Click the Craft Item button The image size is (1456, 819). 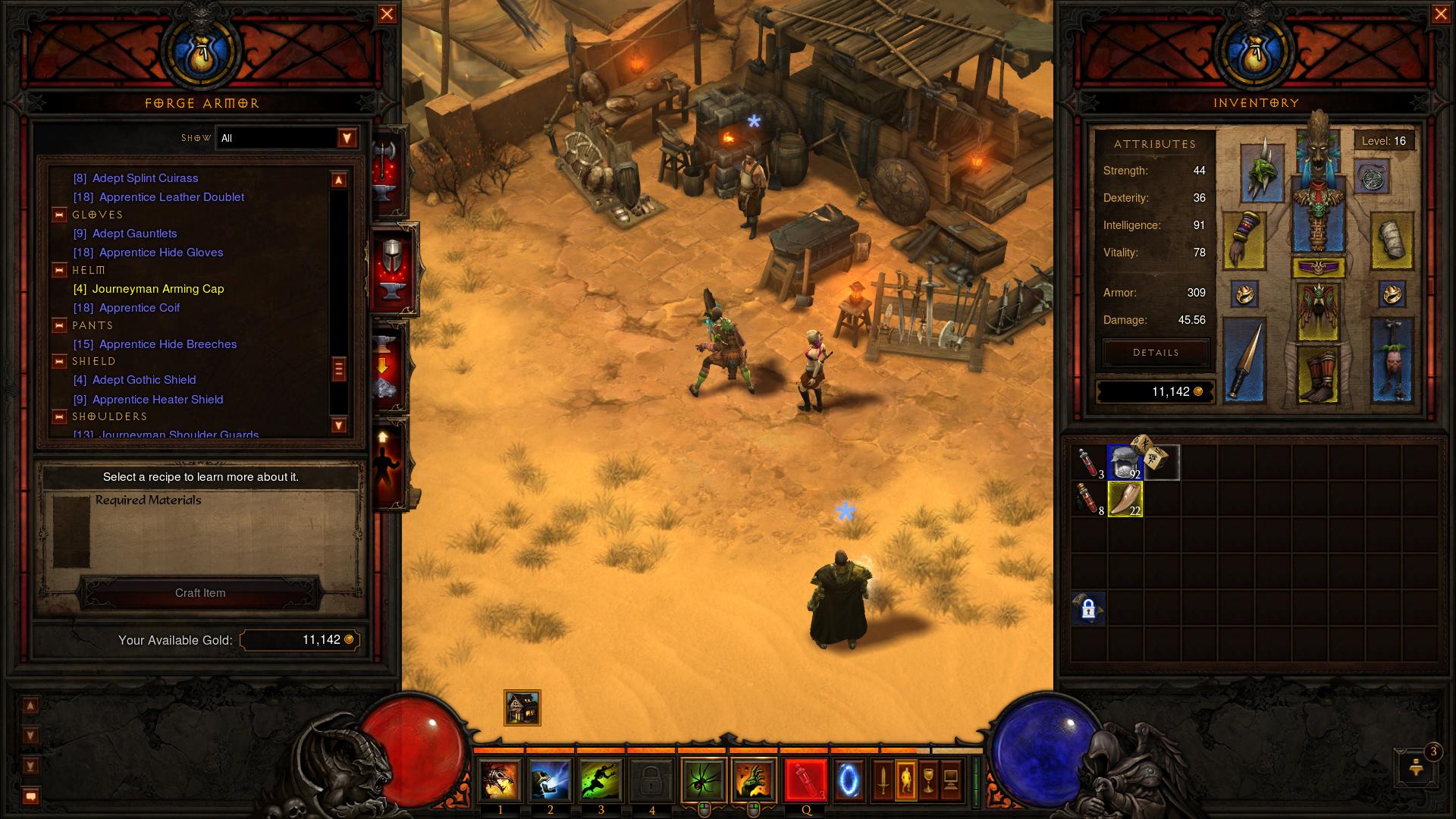(200, 593)
